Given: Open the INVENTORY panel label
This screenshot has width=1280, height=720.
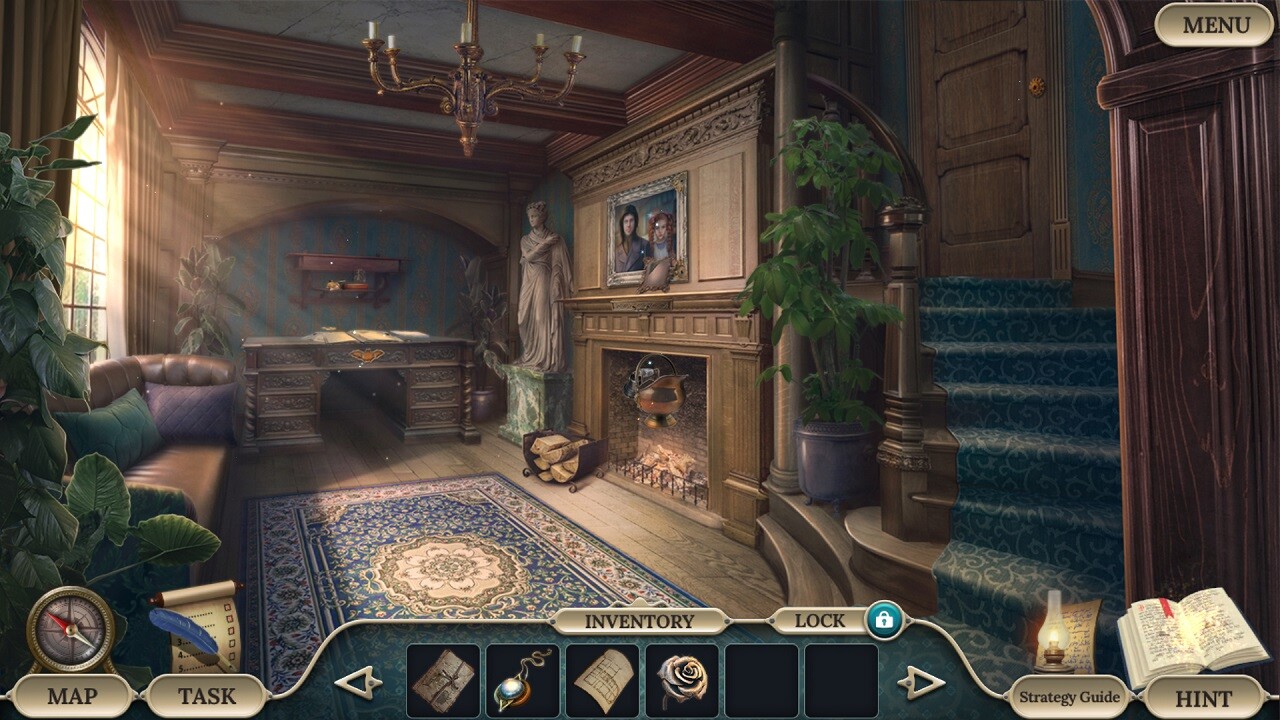Looking at the screenshot, I should tap(640, 620).
